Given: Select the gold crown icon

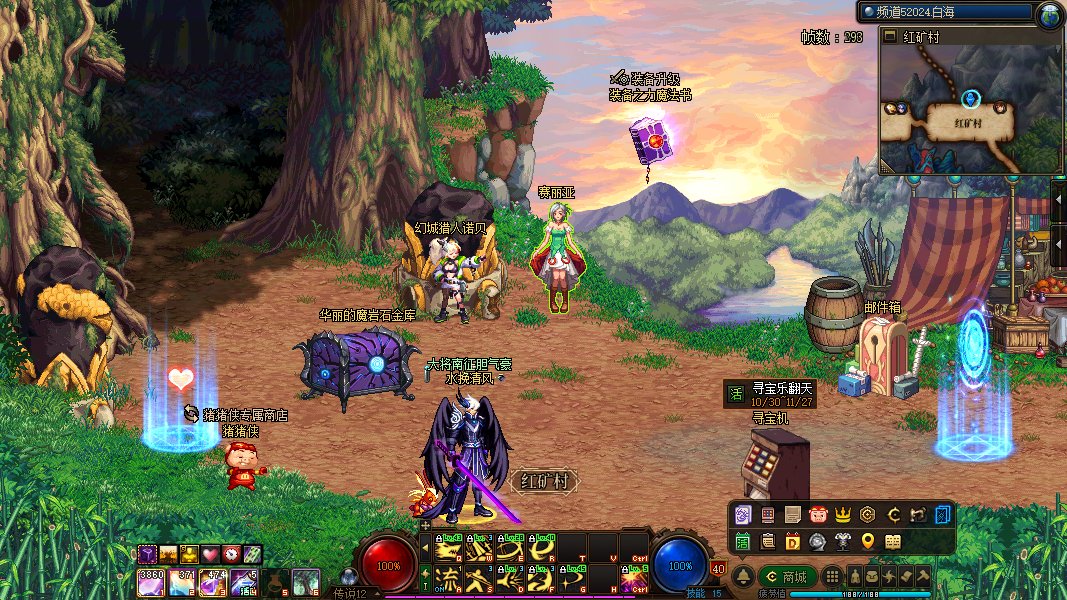Looking at the screenshot, I should coord(843,515).
